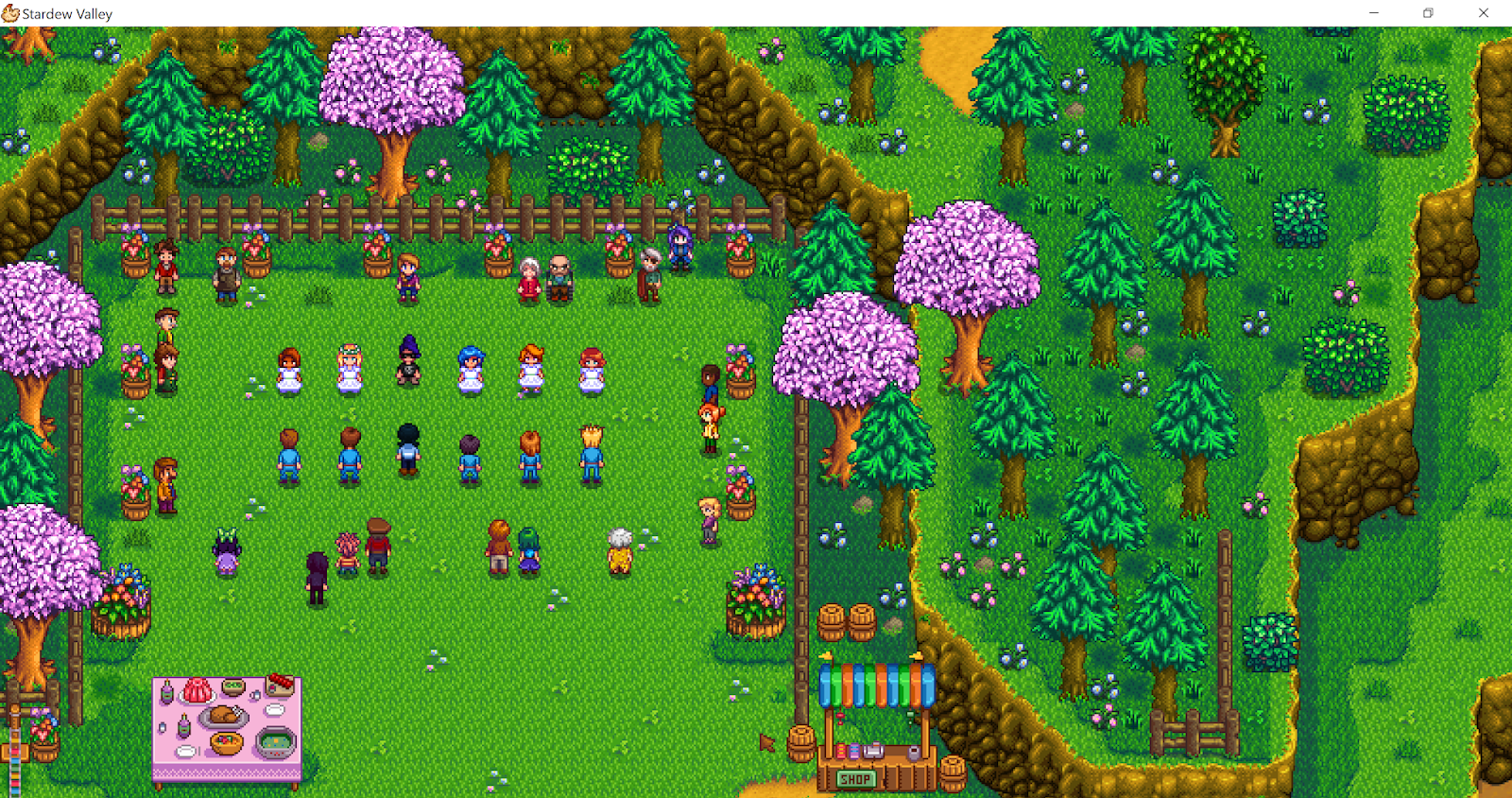Click the white-haired elderly villager in yellow
This screenshot has width=1512, height=798.
coord(619,548)
